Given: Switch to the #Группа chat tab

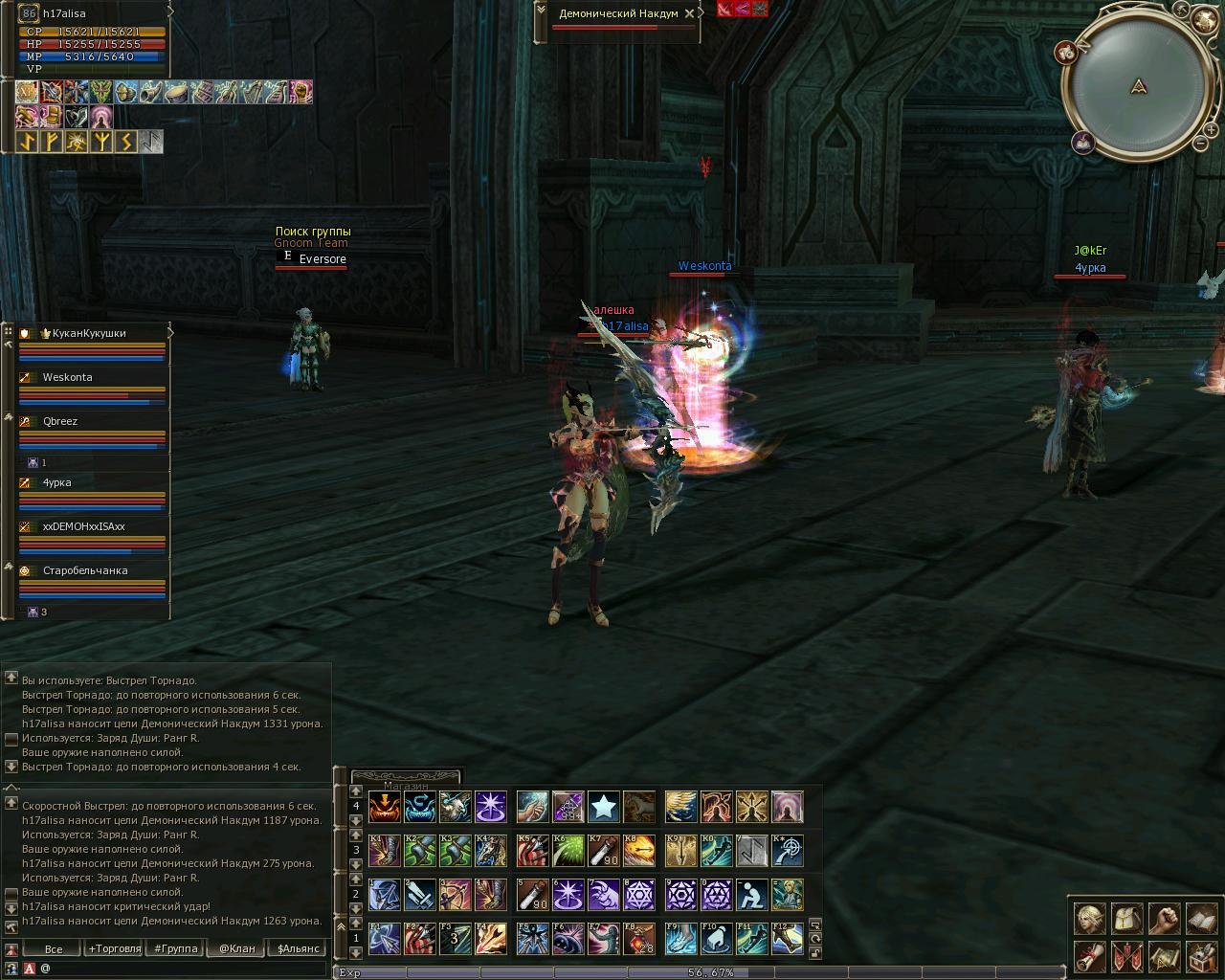Looking at the screenshot, I should pos(176,949).
